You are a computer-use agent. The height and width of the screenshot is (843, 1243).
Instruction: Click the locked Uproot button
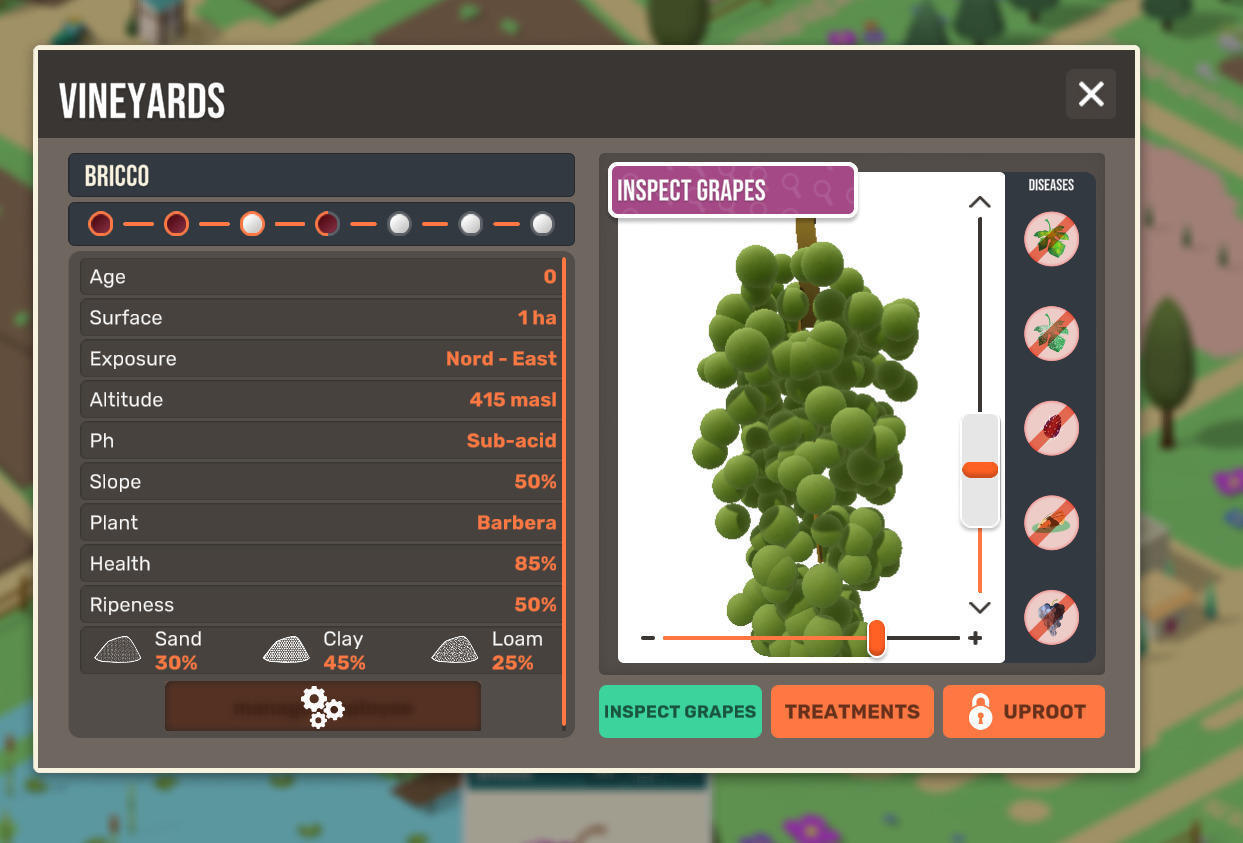[x=1023, y=711]
